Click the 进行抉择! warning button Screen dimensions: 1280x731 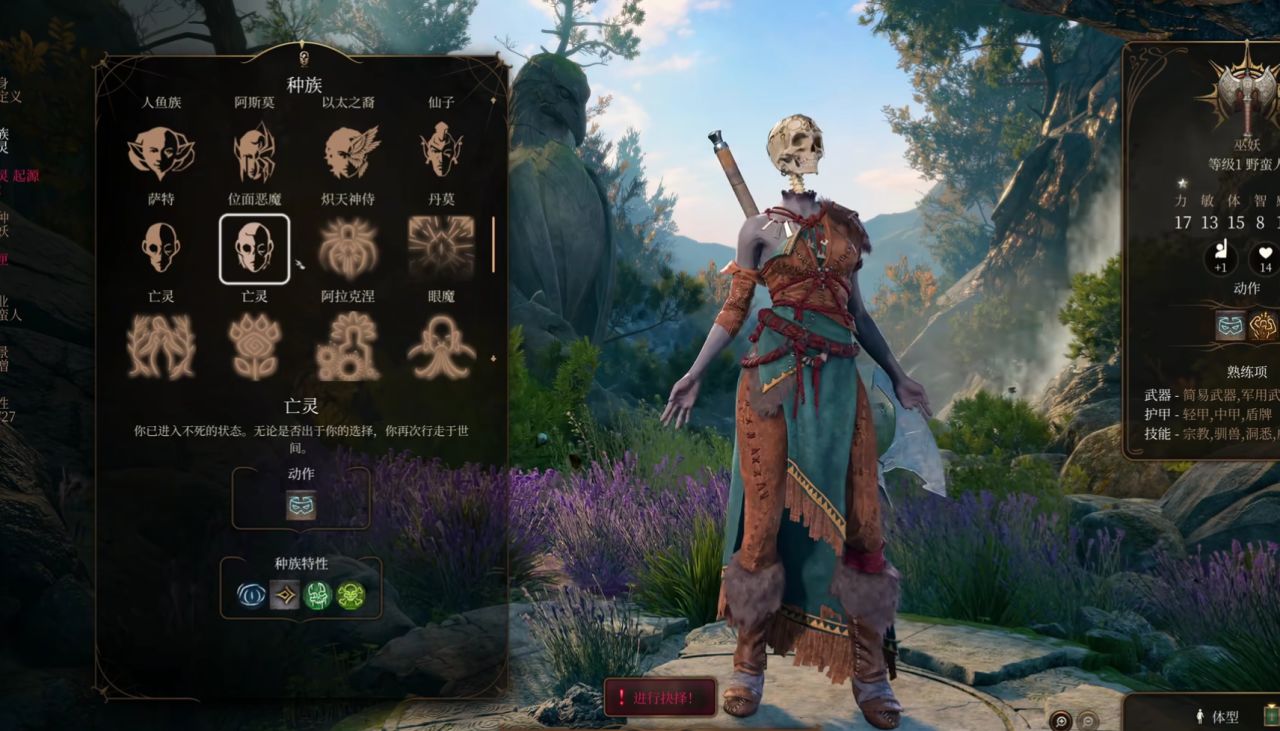click(x=660, y=697)
